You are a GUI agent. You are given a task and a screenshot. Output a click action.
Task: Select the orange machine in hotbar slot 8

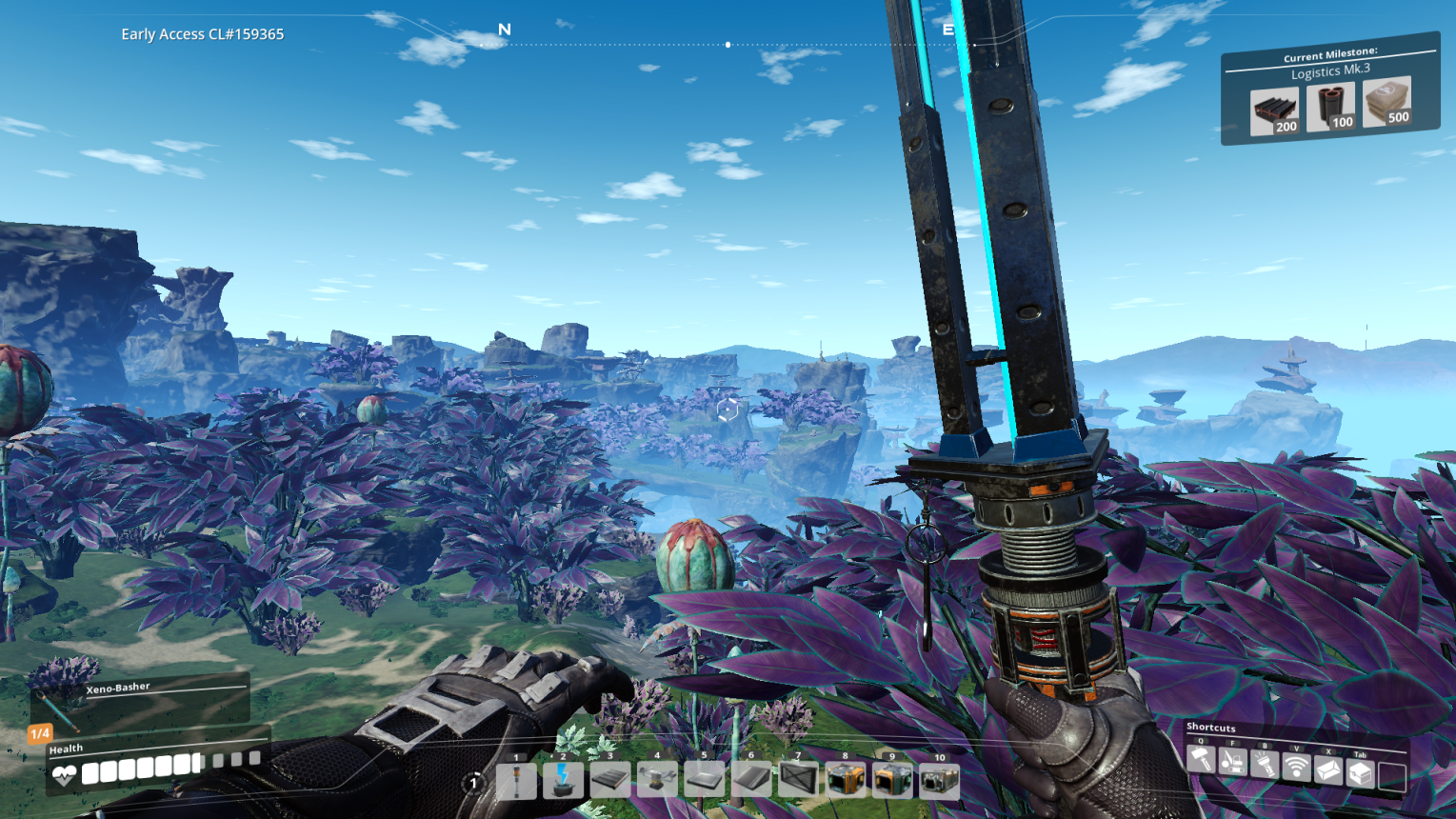pos(846,781)
